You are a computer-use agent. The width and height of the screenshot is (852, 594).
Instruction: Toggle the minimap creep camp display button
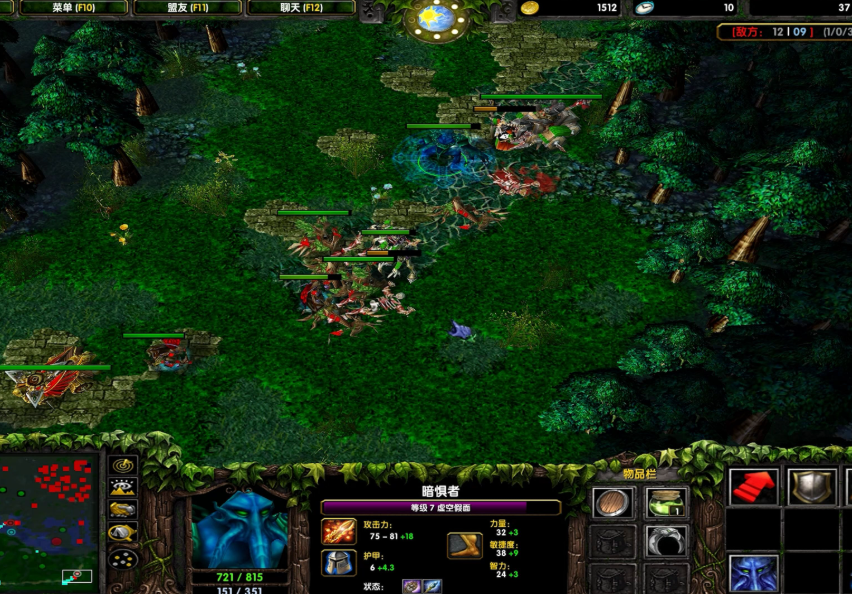(123, 533)
